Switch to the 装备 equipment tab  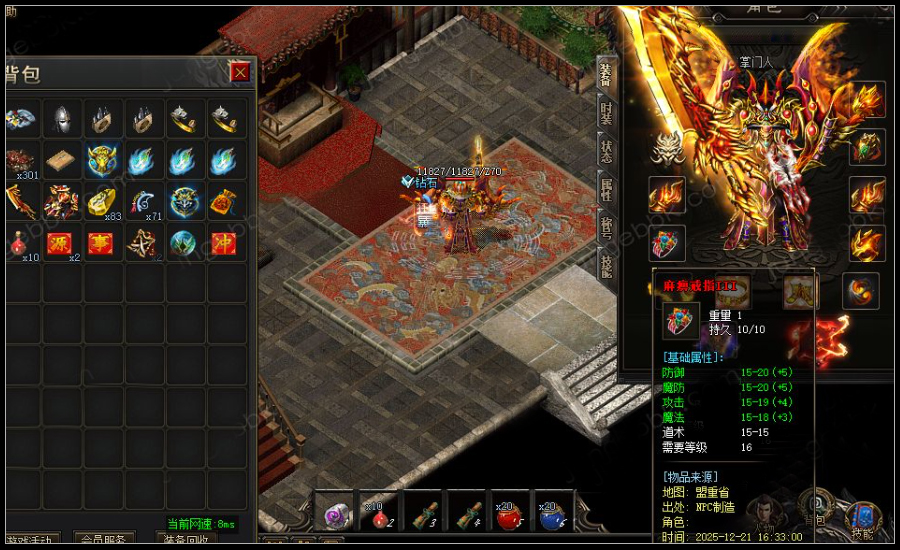[x=605, y=75]
